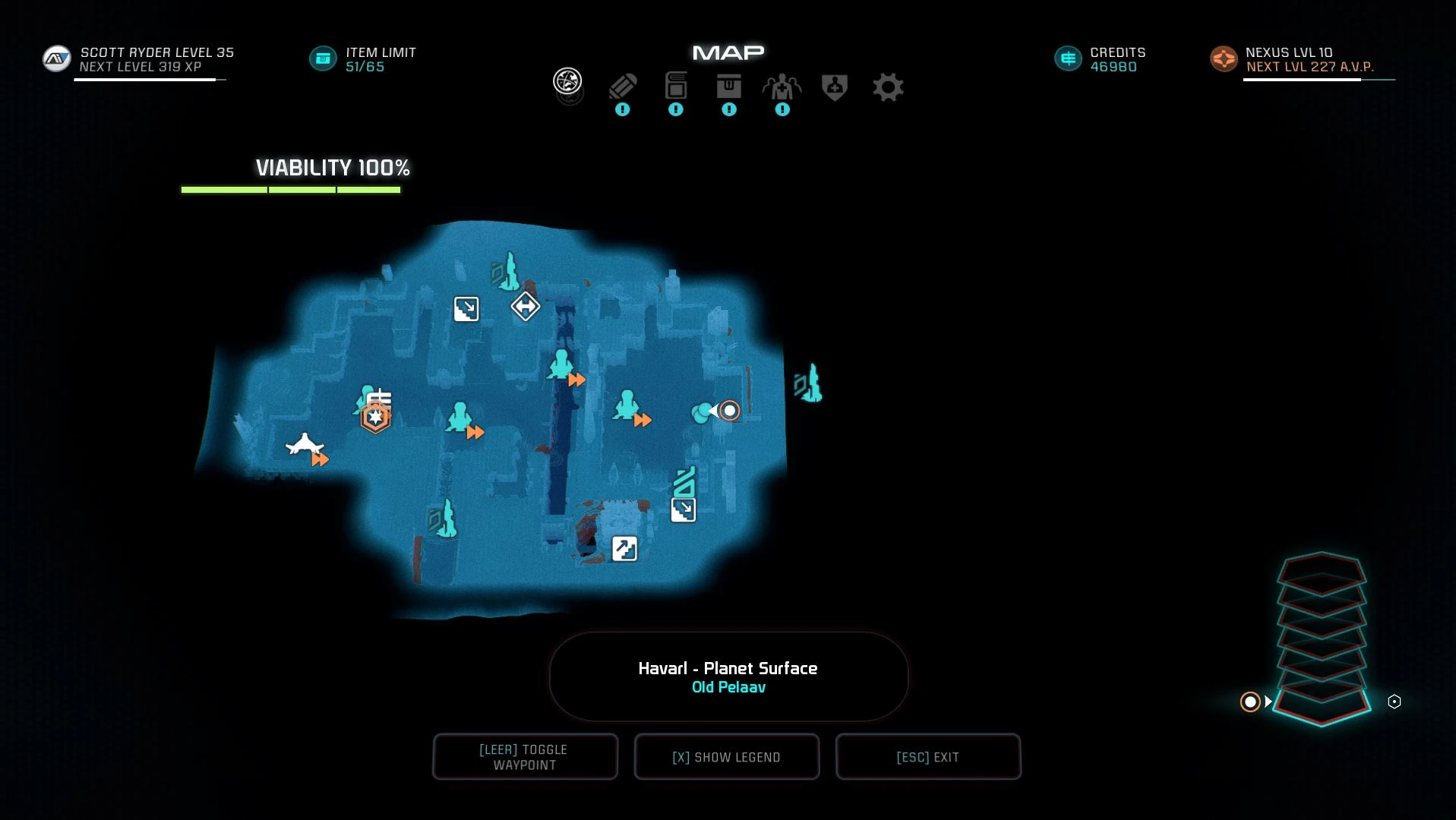Select the highlighted bottom floor layer
Screen dimensions: 1456x820
tap(1322, 704)
